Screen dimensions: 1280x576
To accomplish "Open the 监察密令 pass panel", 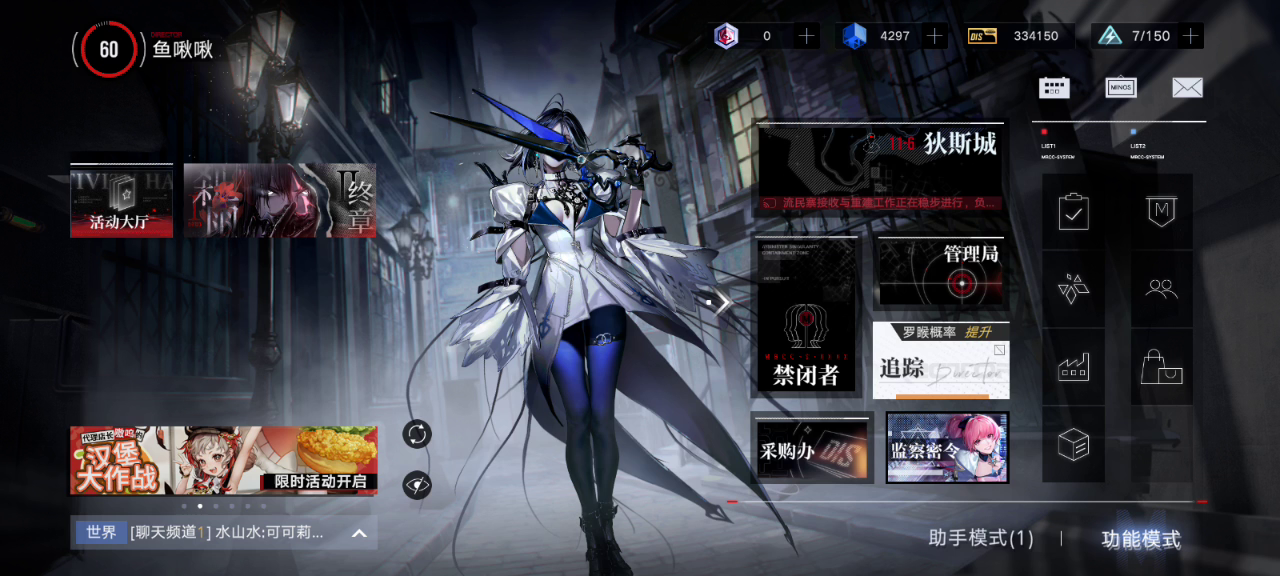I will (x=947, y=447).
